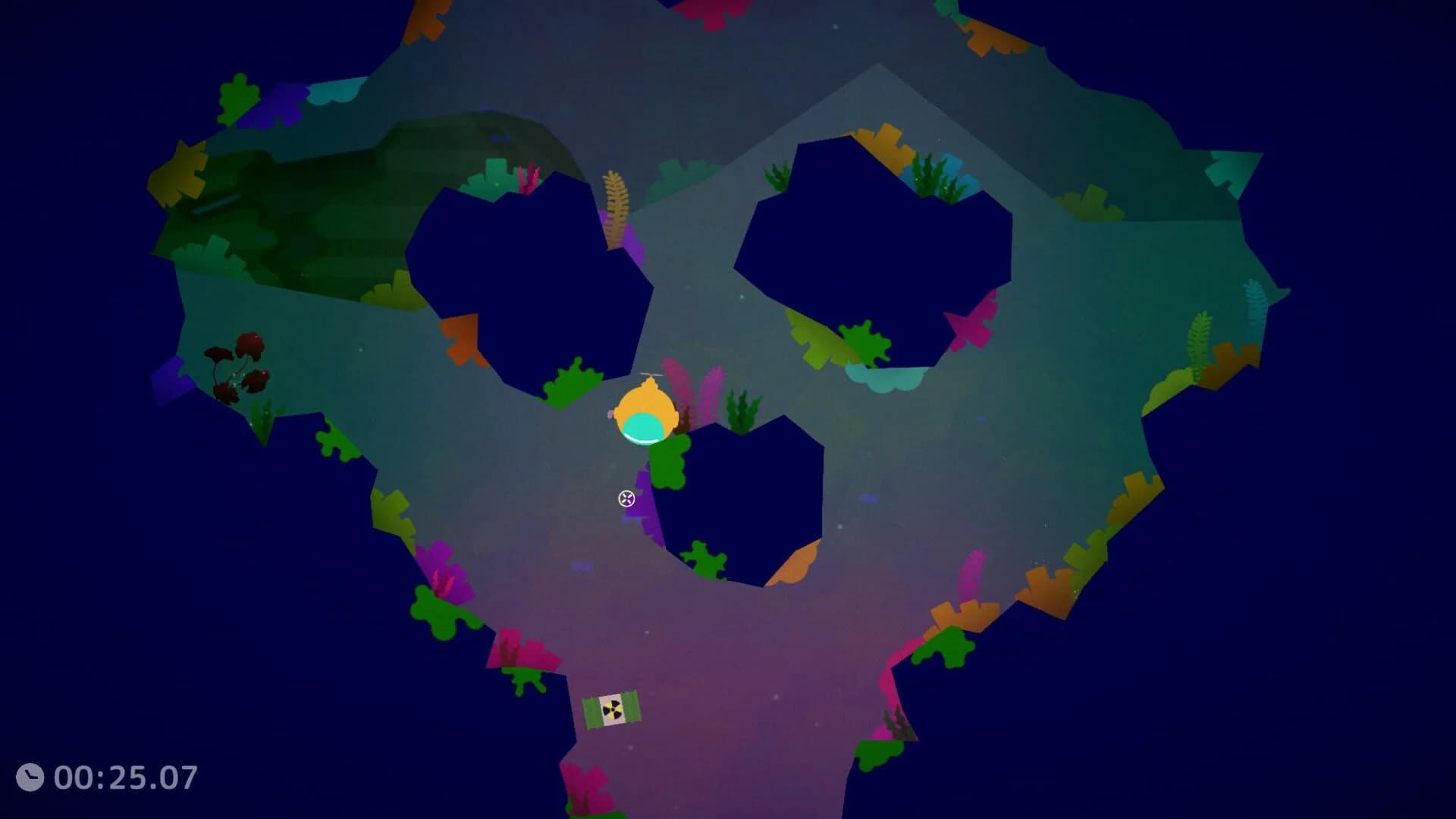Click the timer reading 00:25.07
The image size is (1456, 819).
point(125,777)
